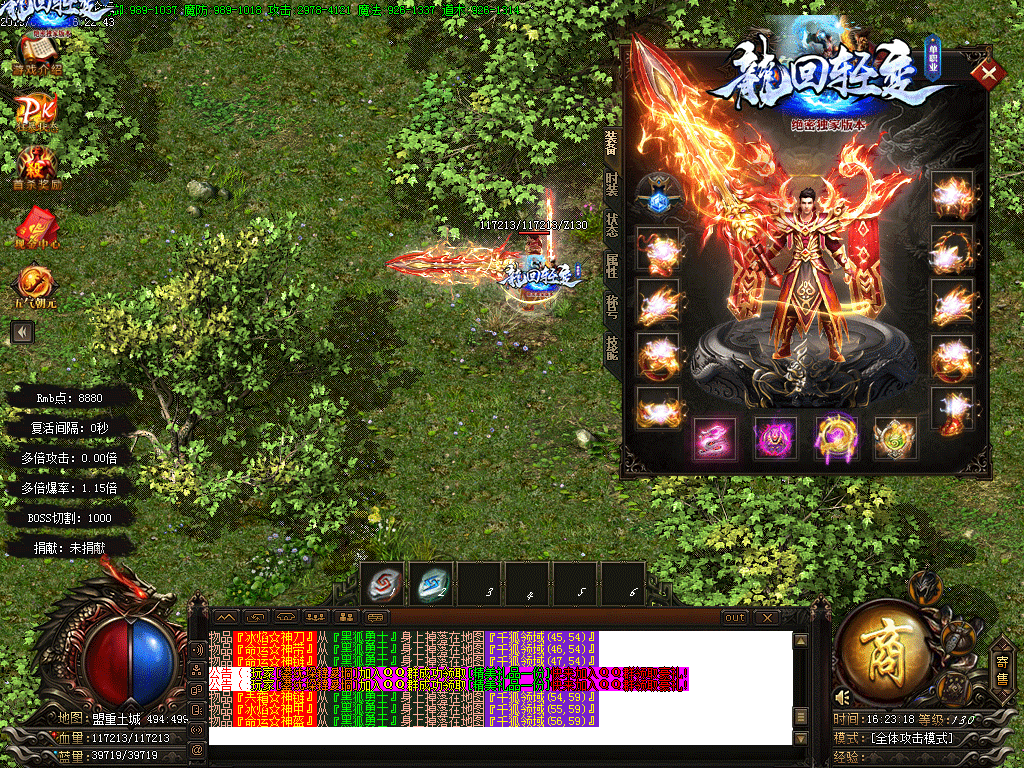The width and height of the screenshot is (1024, 768).
Task: Open 首杀奖励 first-kill rewards
Action: coord(38,166)
